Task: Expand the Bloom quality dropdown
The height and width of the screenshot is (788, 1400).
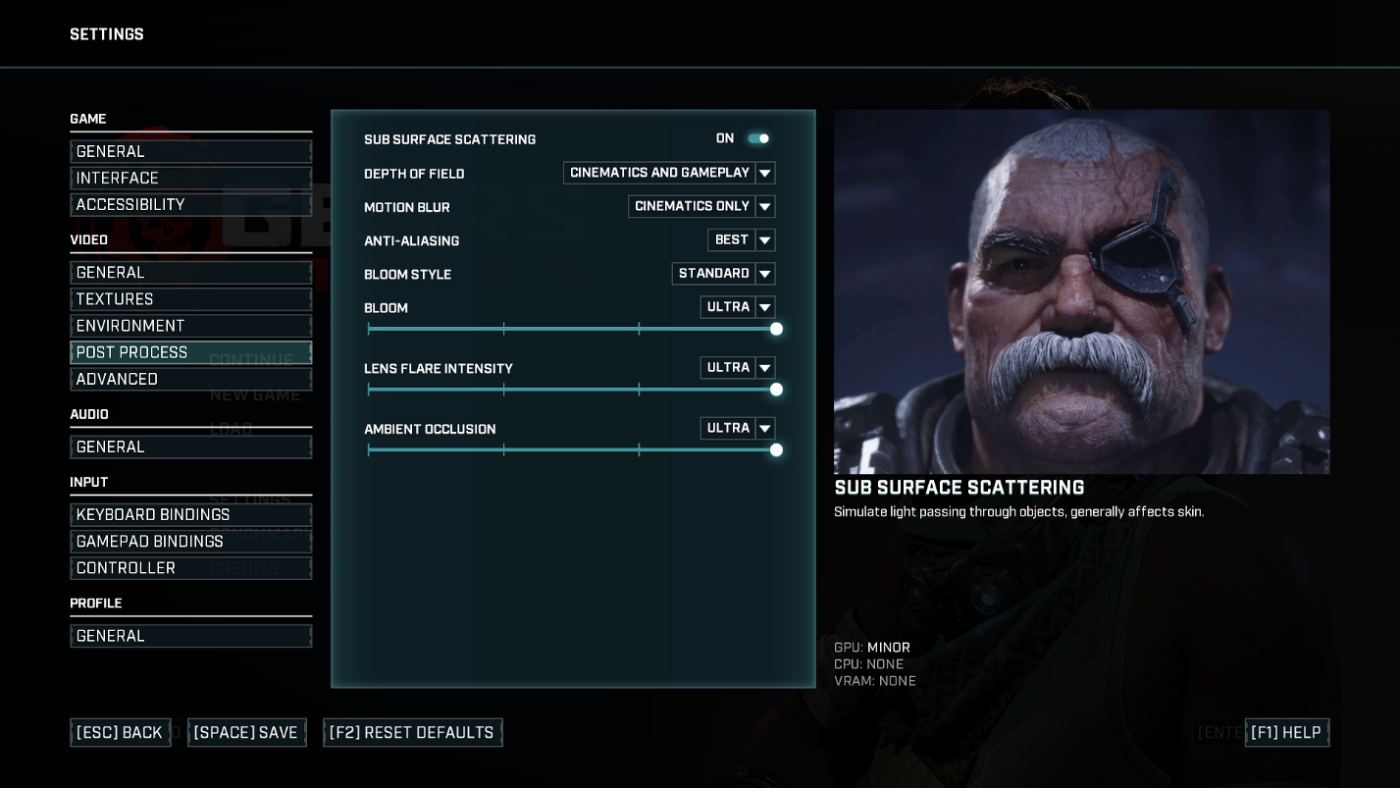Action: click(x=764, y=306)
